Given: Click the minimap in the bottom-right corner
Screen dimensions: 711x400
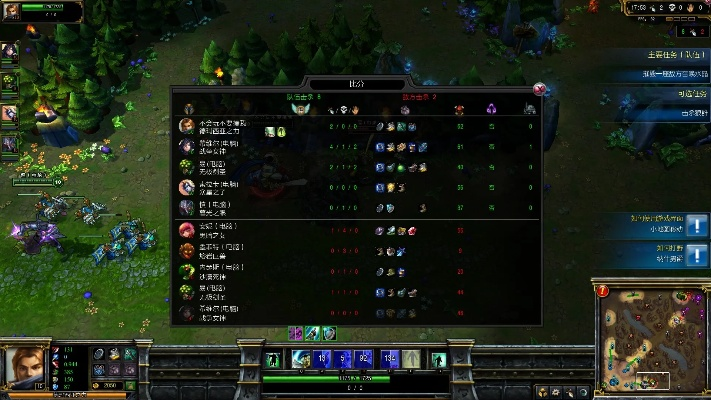Looking at the screenshot, I should click(650, 342).
